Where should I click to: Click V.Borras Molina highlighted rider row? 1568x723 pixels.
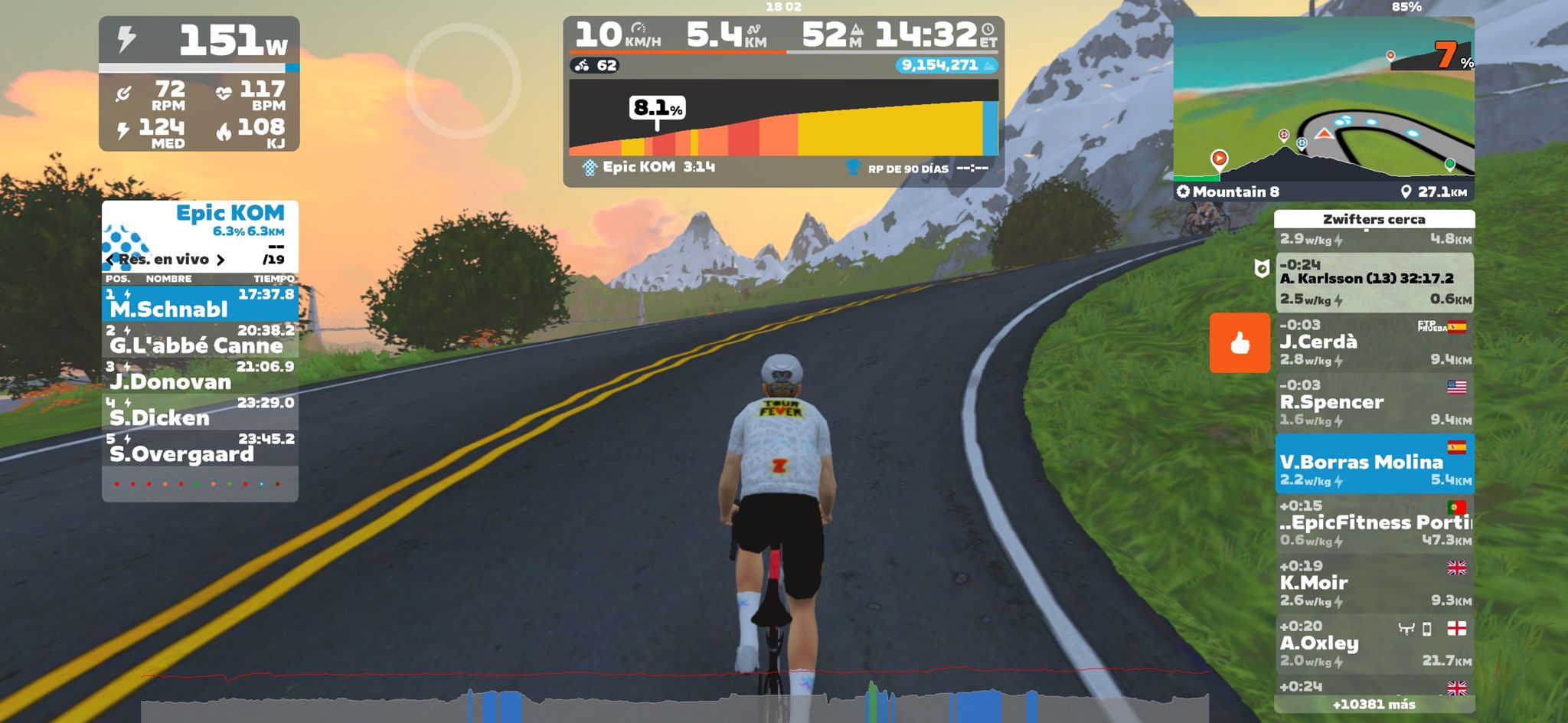point(1374,463)
